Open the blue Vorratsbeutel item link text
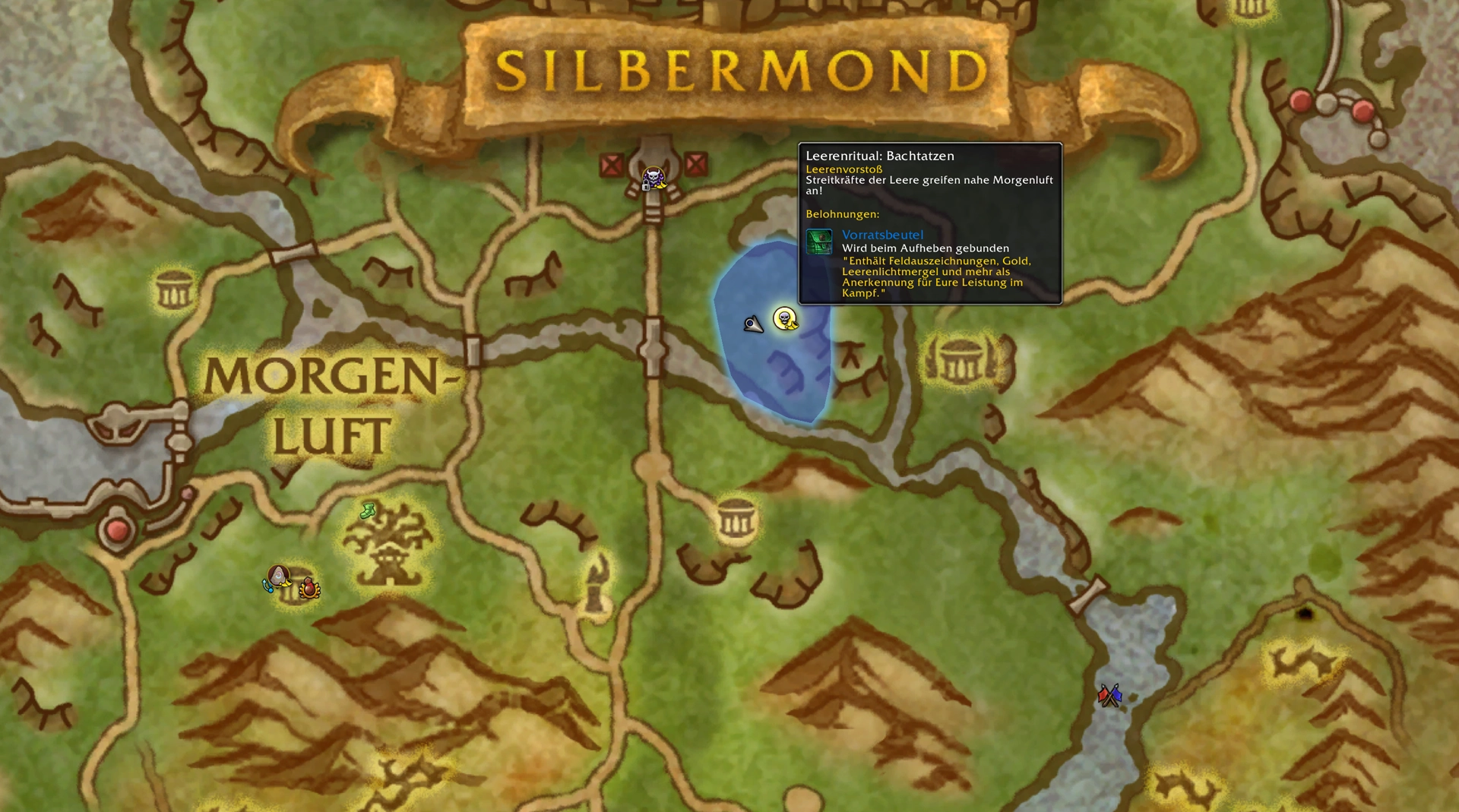Screen dimensions: 1459x812 click(881, 234)
